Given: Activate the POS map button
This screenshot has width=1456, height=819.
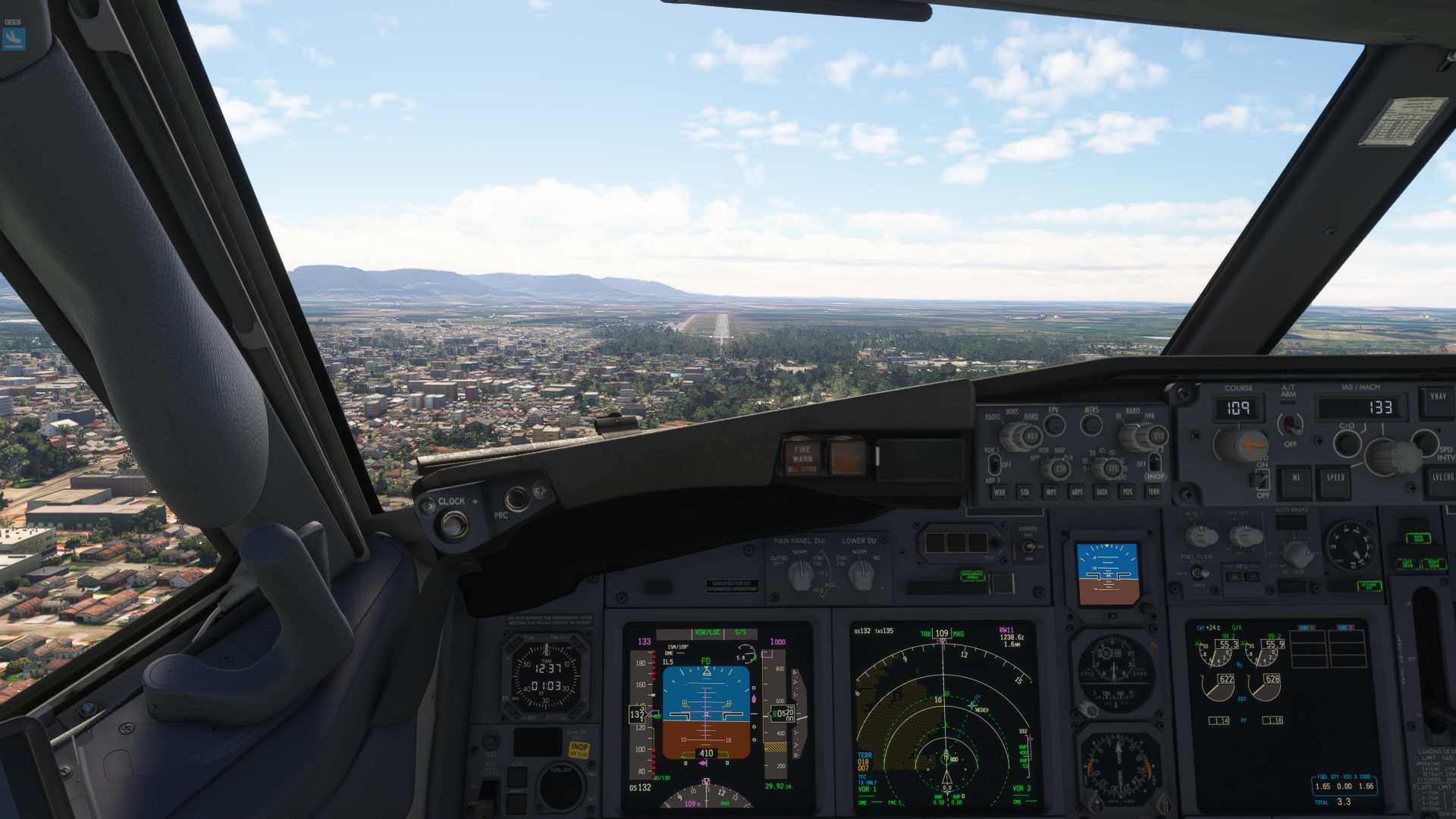Looking at the screenshot, I should [x=1128, y=492].
